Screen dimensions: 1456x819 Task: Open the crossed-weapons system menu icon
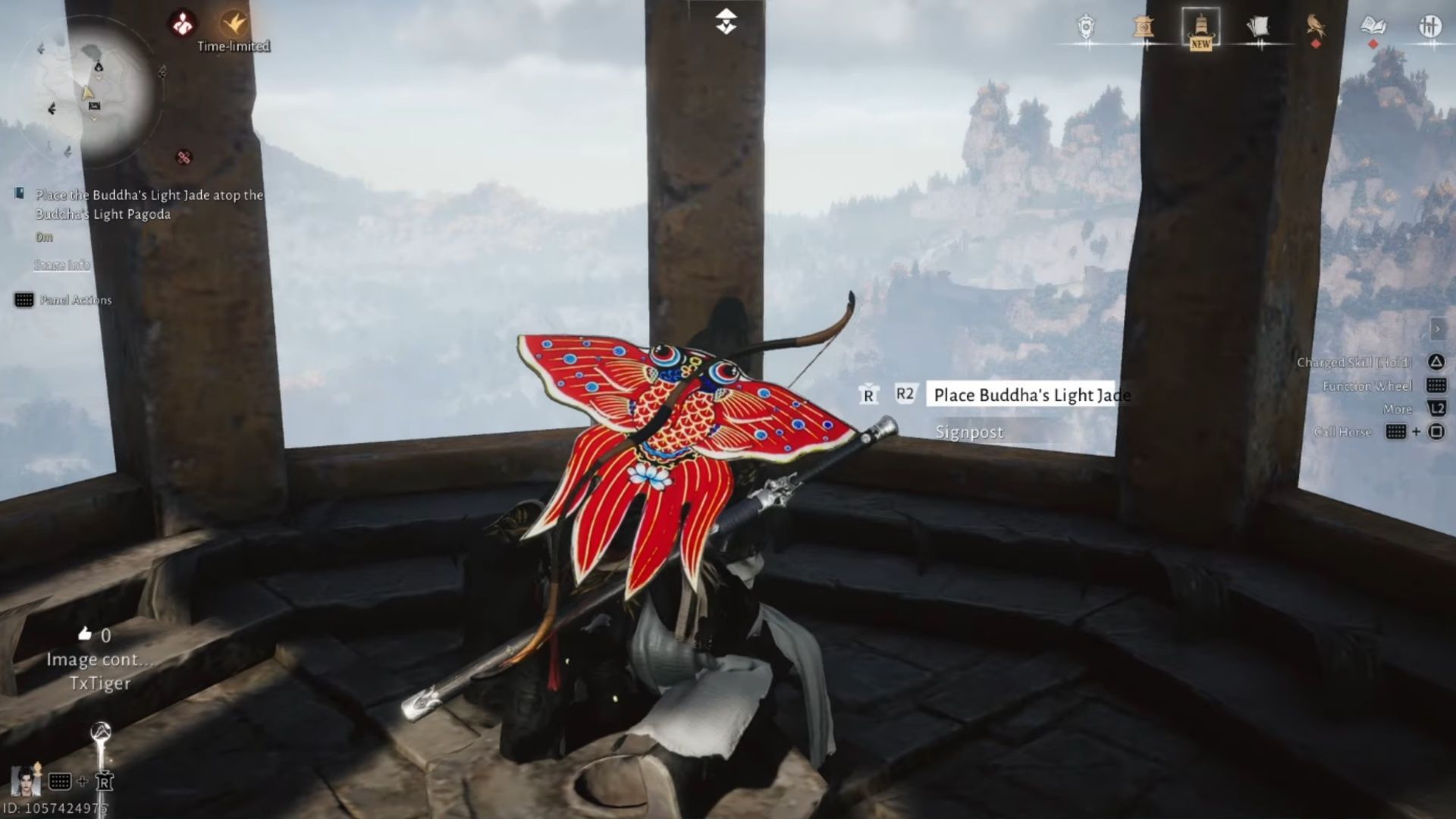(x=1432, y=25)
